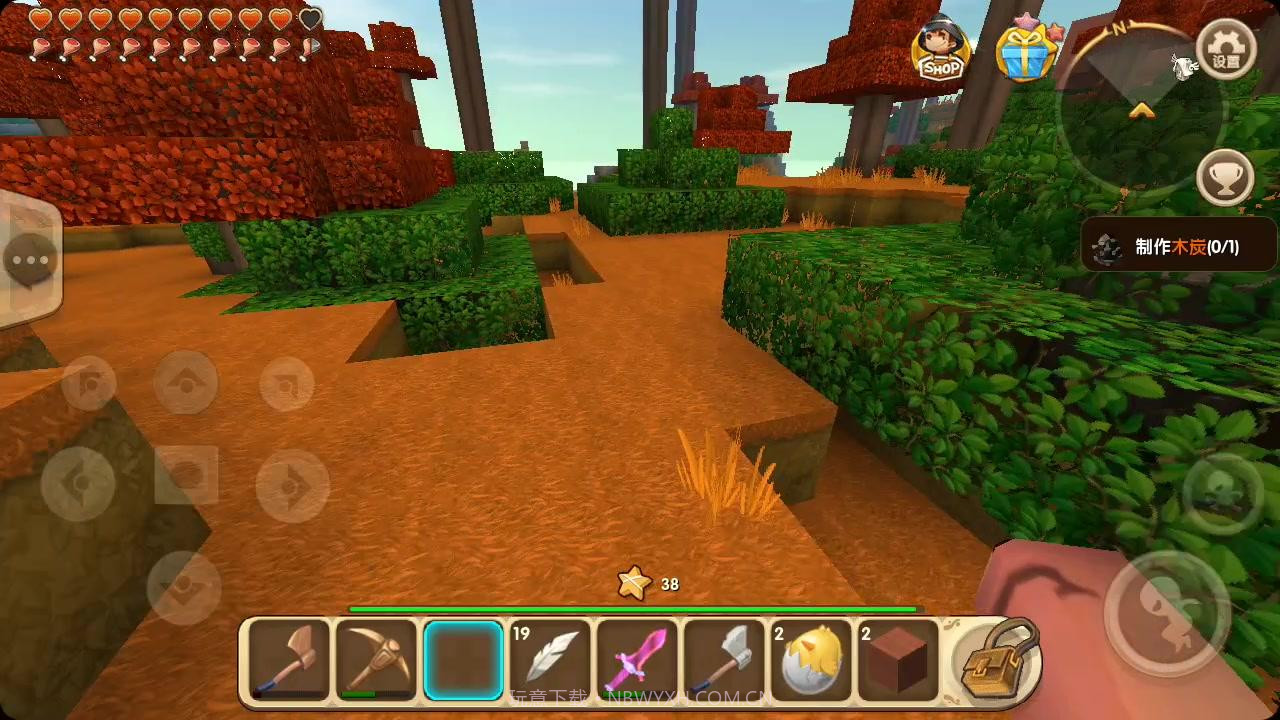Image resolution: width=1280 pixels, height=720 pixels.
Task: Claim the blue gift box reward
Action: tap(1024, 50)
